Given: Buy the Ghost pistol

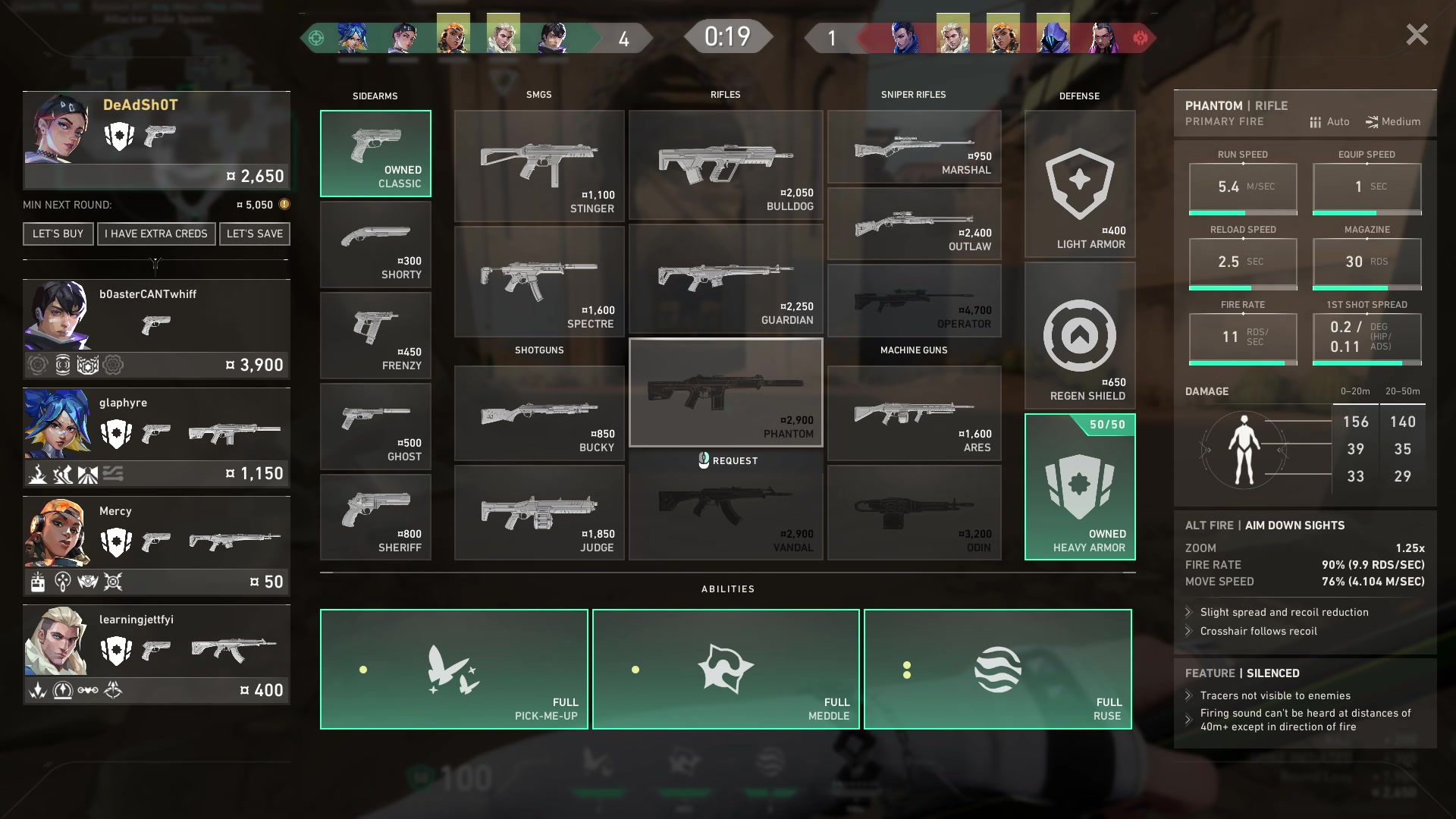Looking at the screenshot, I should (375, 426).
